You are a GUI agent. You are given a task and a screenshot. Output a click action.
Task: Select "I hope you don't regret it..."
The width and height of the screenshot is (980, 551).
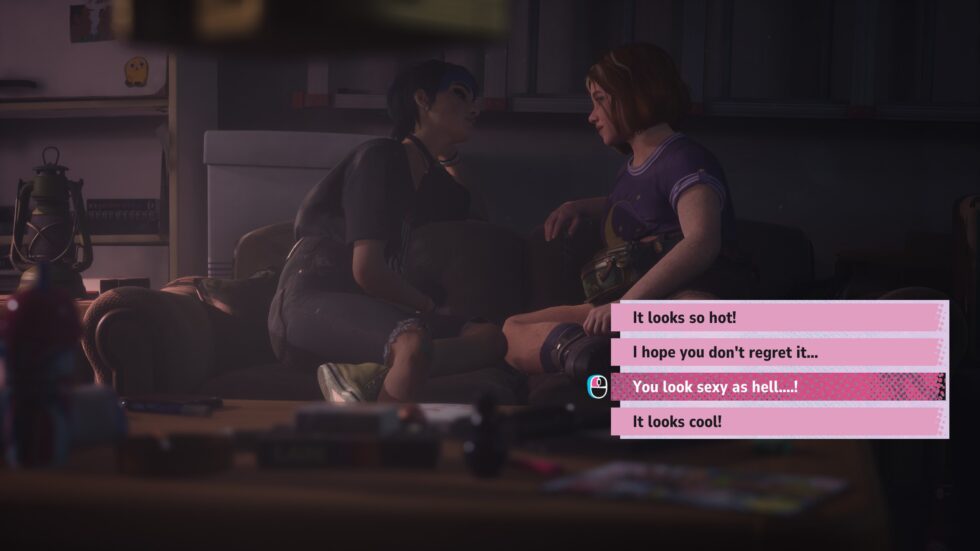click(x=778, y=352)
